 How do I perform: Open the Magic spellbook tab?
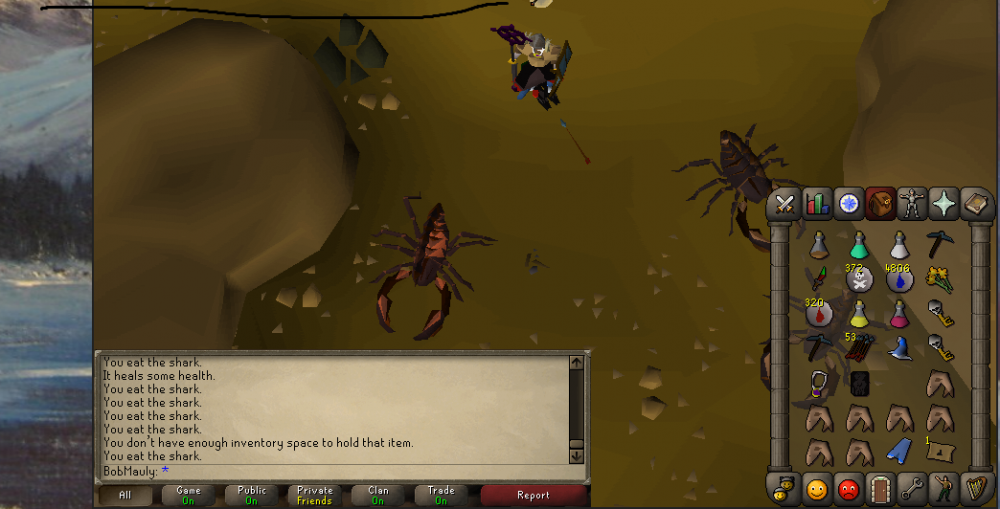point(975,204)
